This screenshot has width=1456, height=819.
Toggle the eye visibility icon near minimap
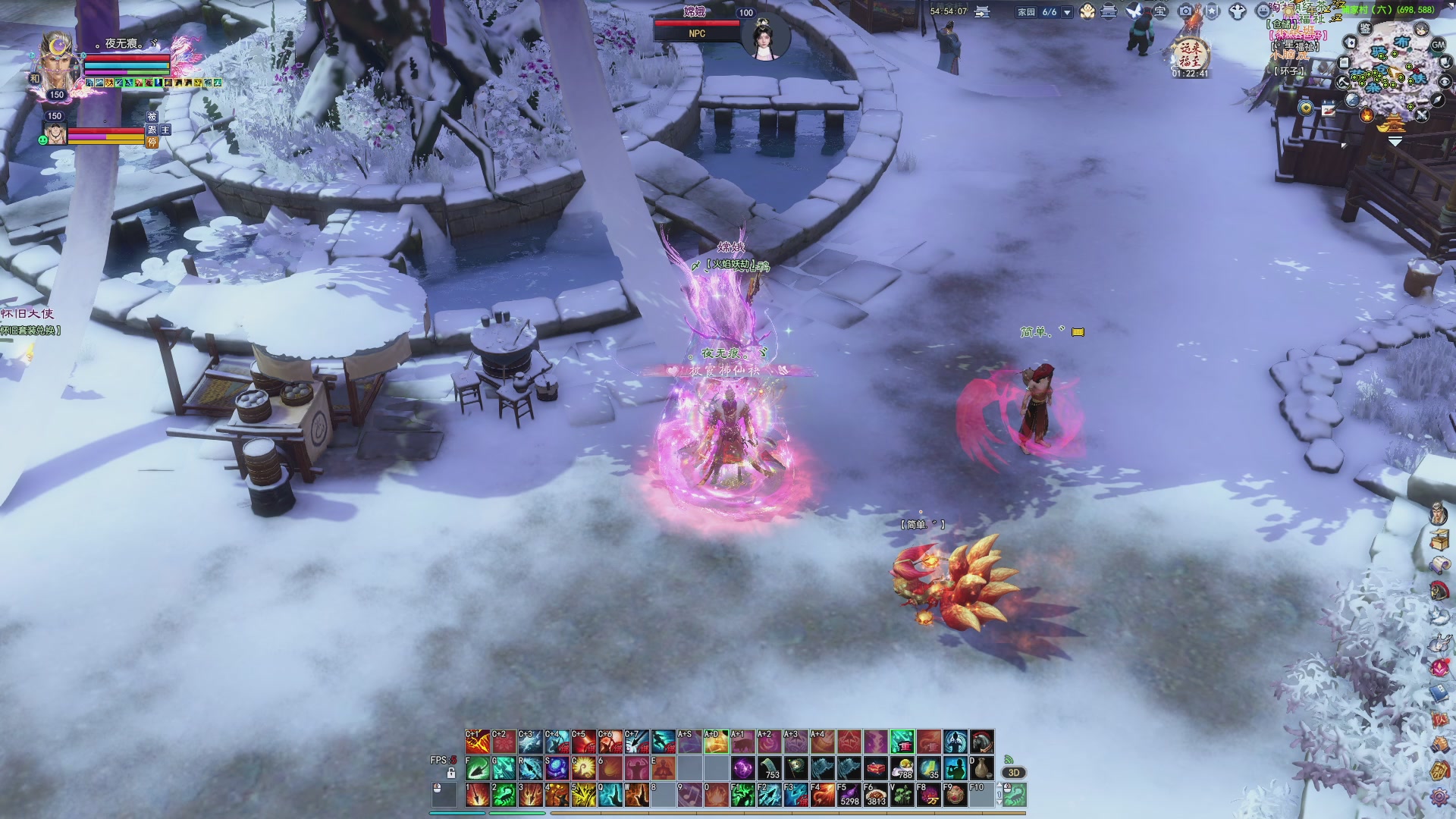coord(1445,83)
